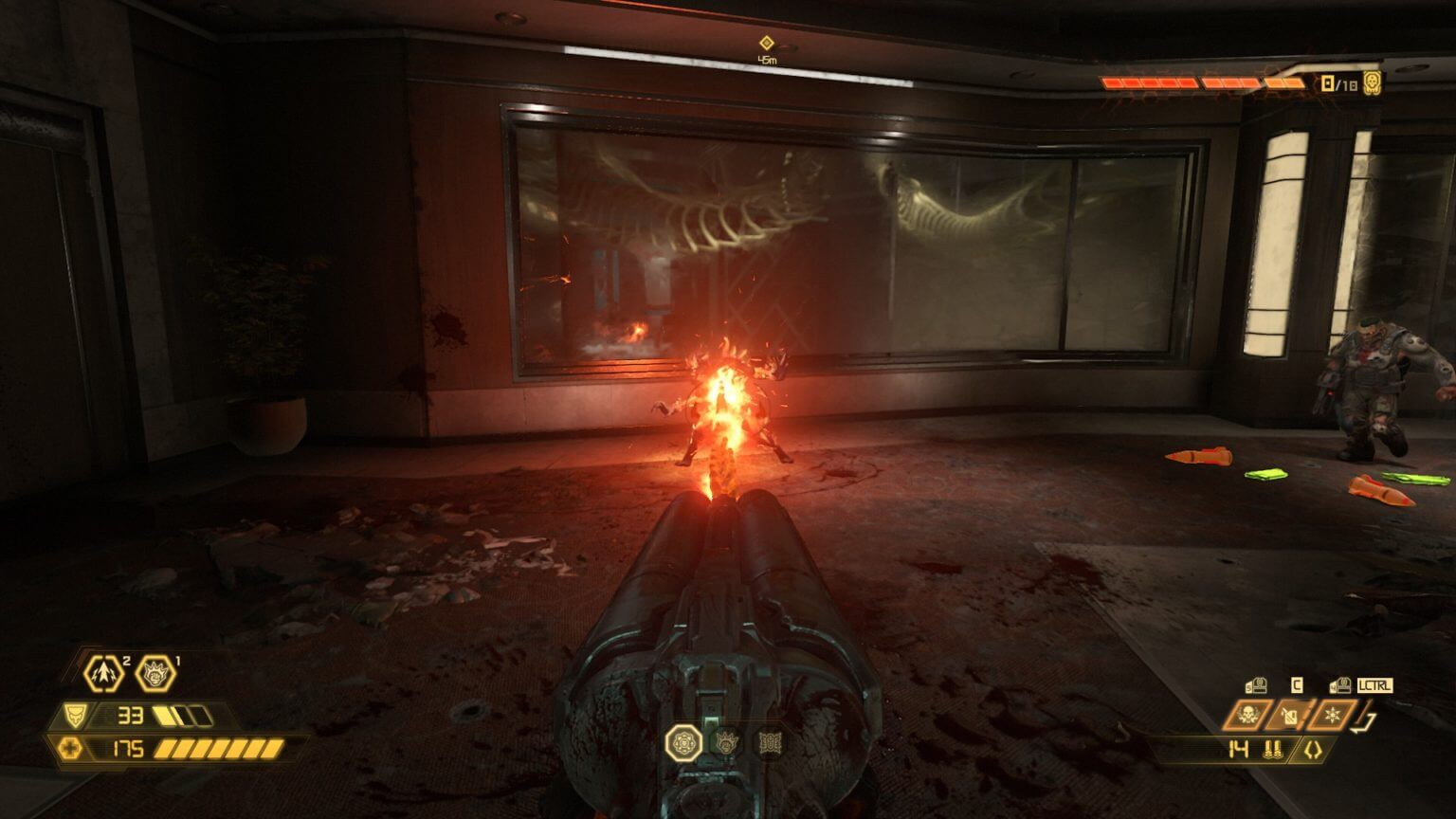Expand the left chevron beside ammo counter
Image resolution: width=1456 pixels, height=819 pixels.
[x=1310, y=749]
